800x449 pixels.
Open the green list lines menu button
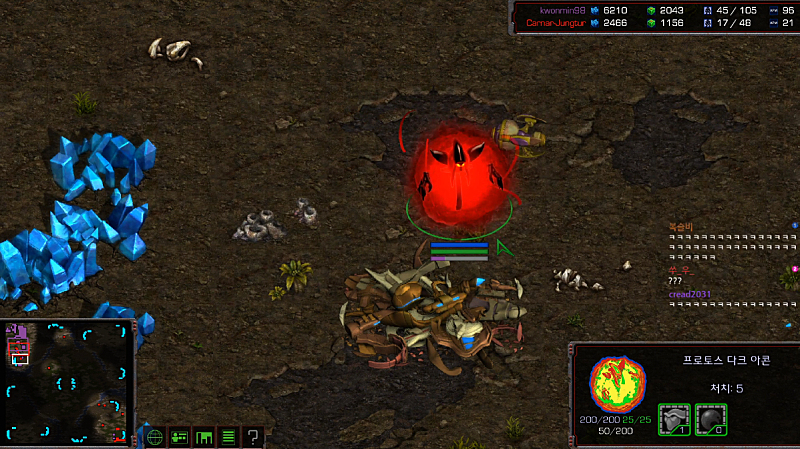point(228,437)
